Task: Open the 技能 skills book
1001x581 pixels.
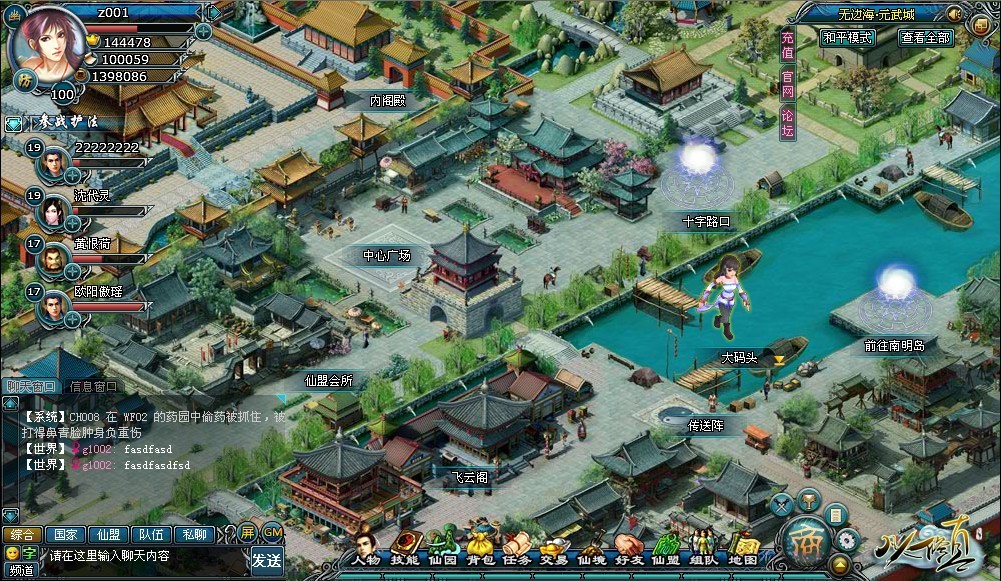Action: tap(404, 546)
